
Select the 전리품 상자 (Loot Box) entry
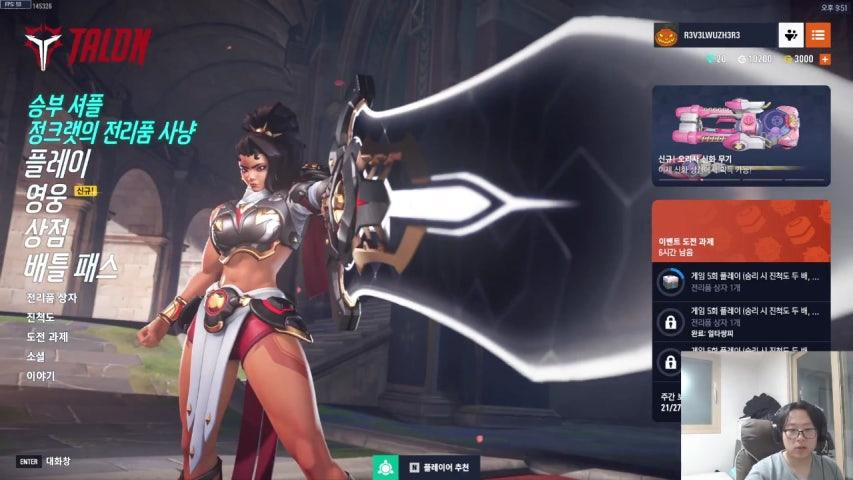tap(52, 298)
